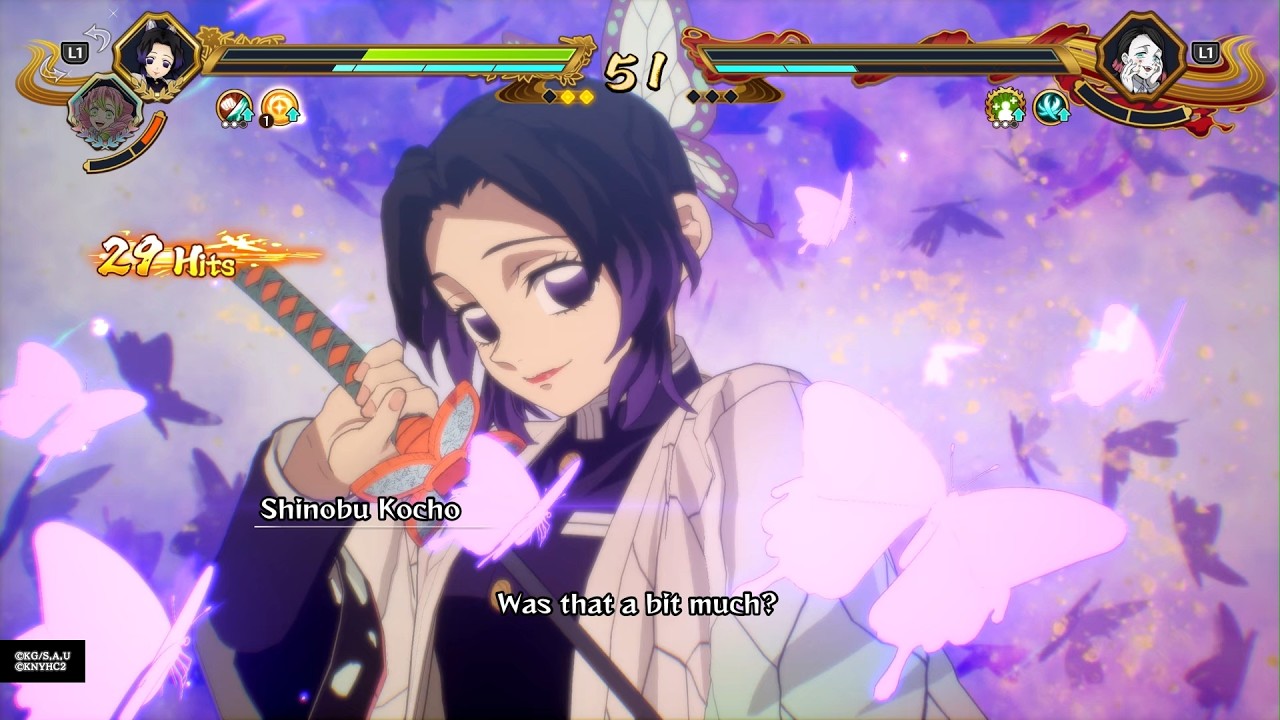Click the opponent's character portrait

pyautogui.click(x=1141, y=56)
